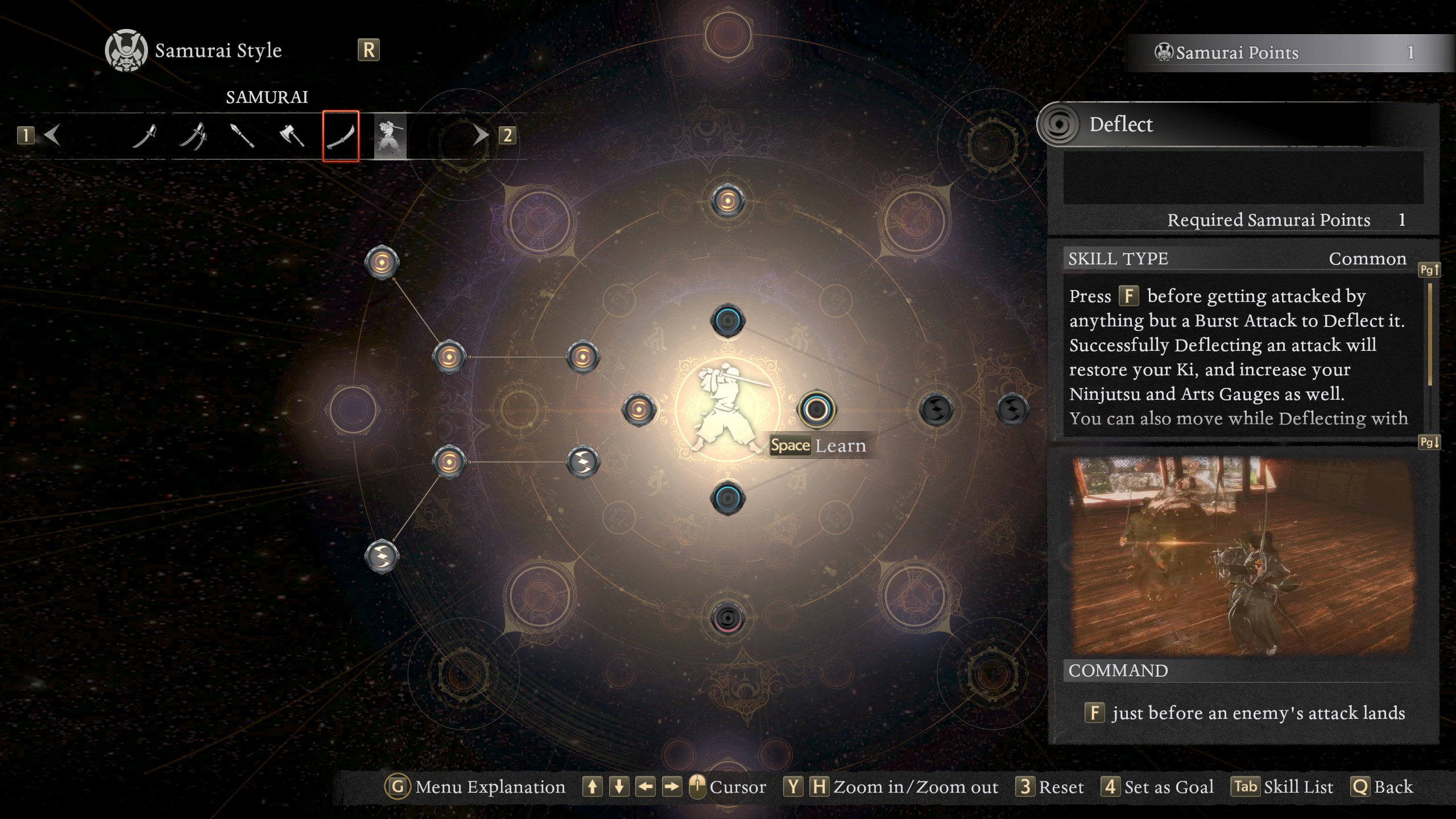Image resolution: width=1456 pixels, height=819 pixels.
Task: Switch to the samurai figure common skills tab
Action: click(x=390, y=136)
